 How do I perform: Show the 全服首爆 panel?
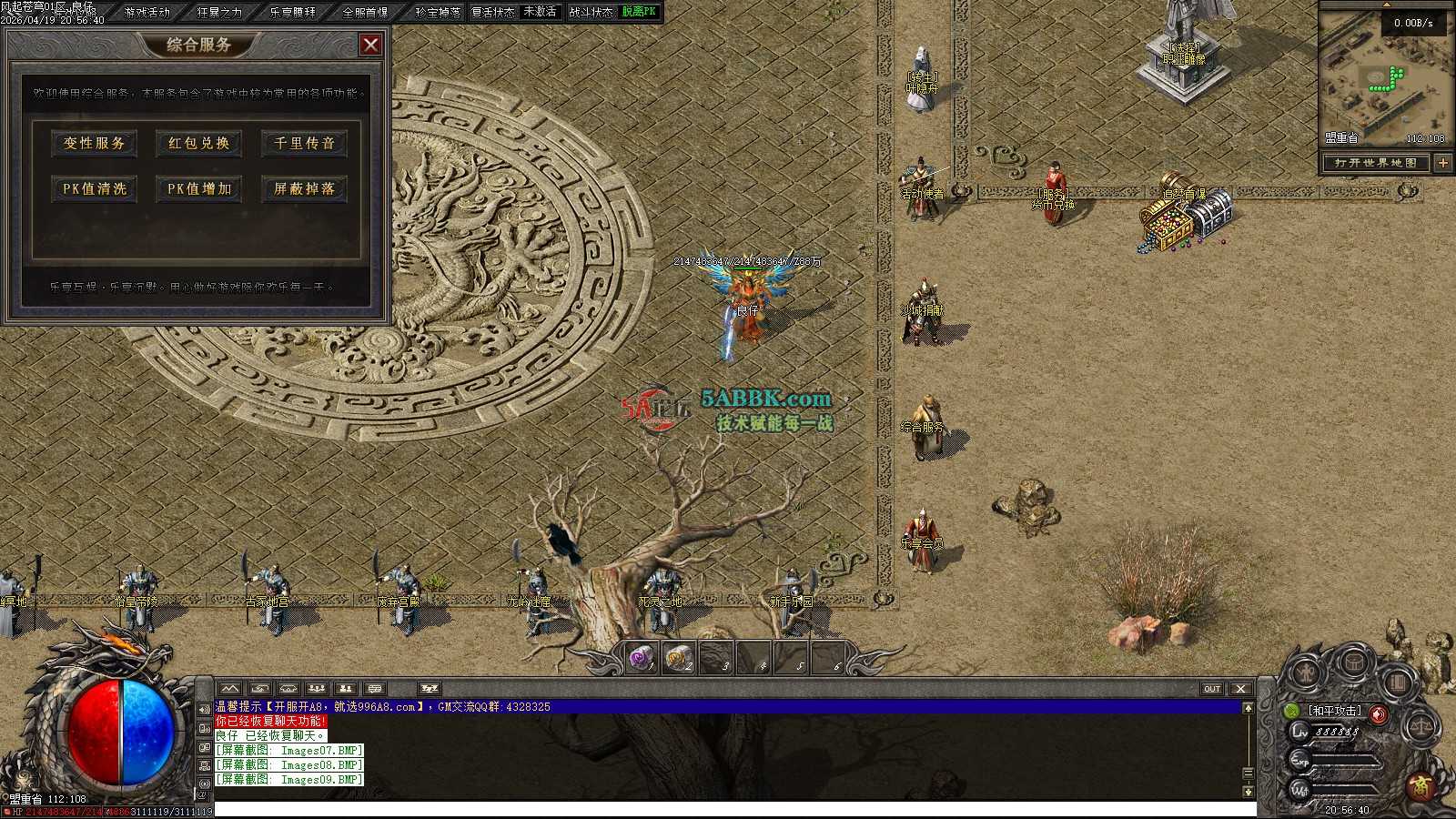coord(365,12)
